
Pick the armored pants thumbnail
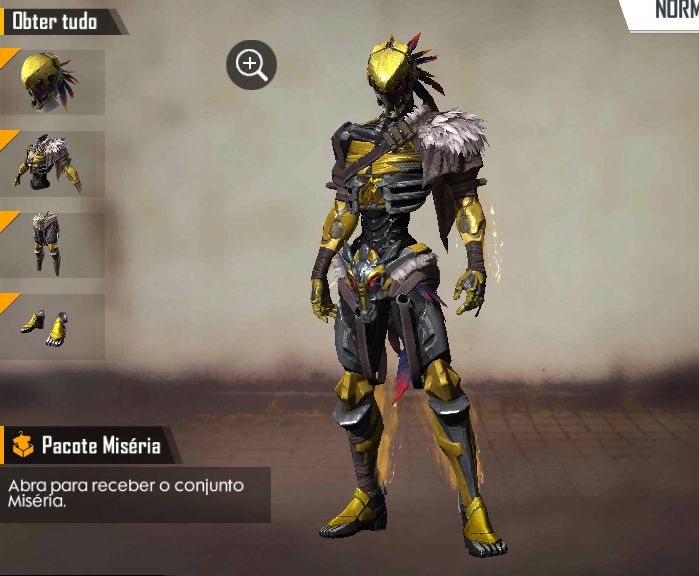(x=52, y=244)
